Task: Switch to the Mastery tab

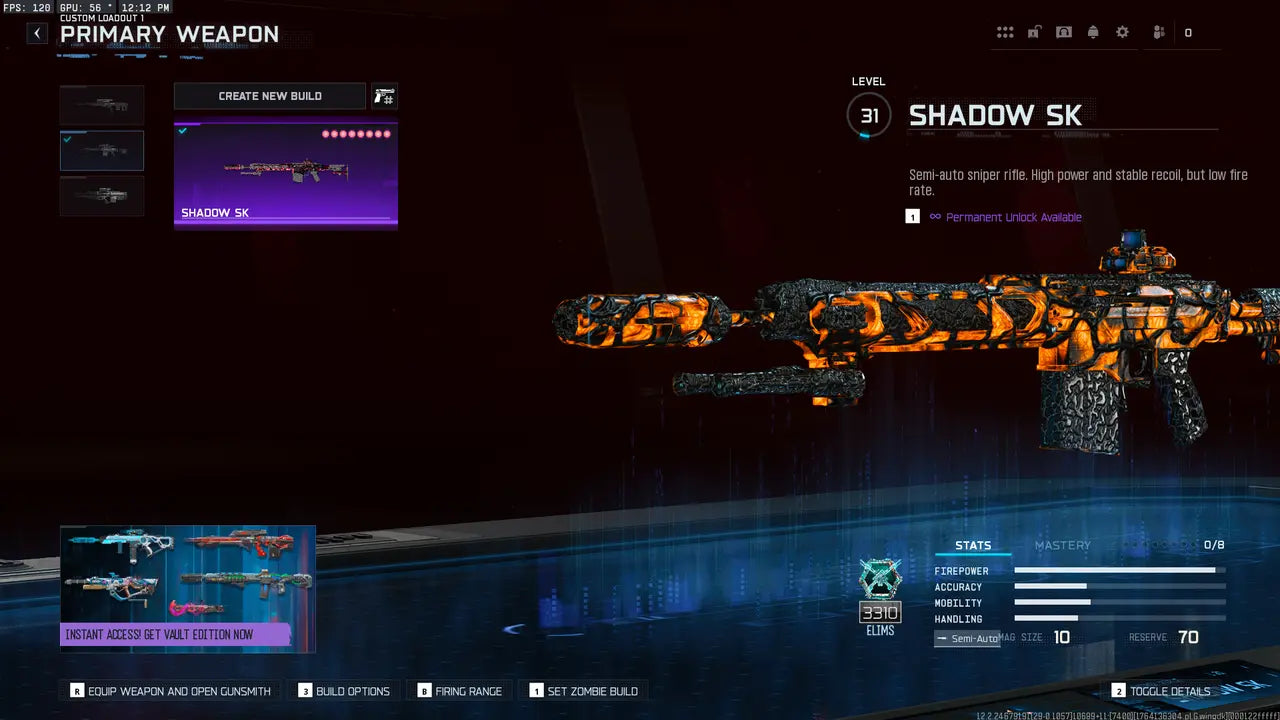Action: pyautogui.click(x=1062, y=545)
